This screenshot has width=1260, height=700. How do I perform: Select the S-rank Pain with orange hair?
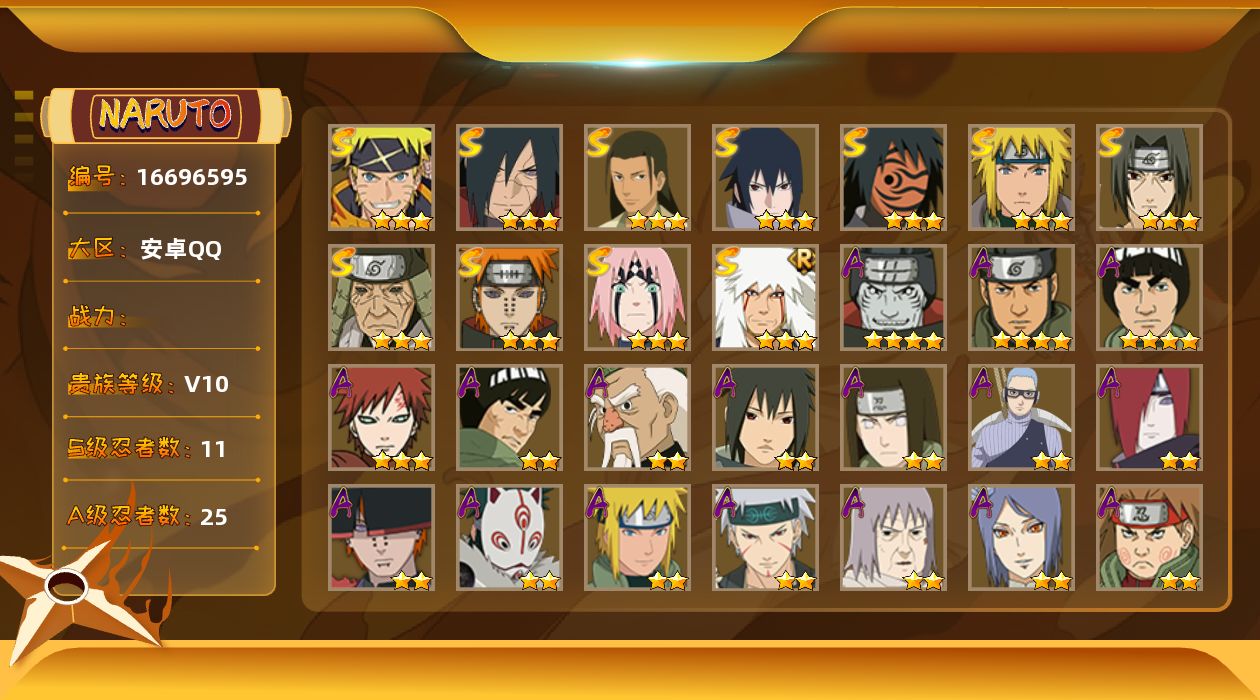coord(509,298)
